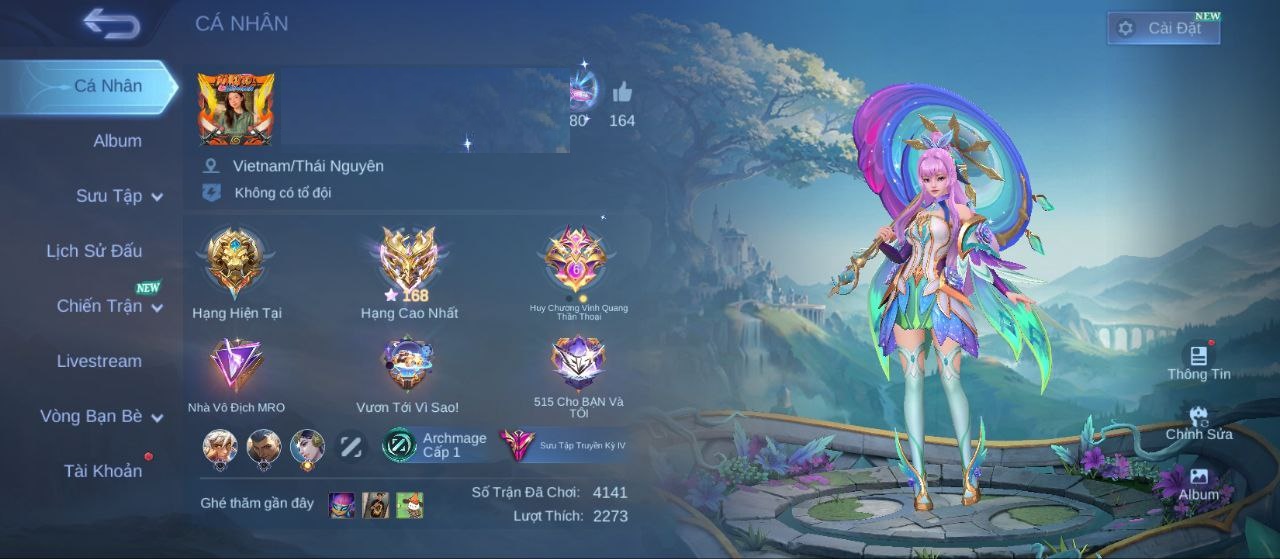This screenshot has width=1280, height=559.
Task: Expand the Sưu Tập sidebar section
Action: click(118, 196)
